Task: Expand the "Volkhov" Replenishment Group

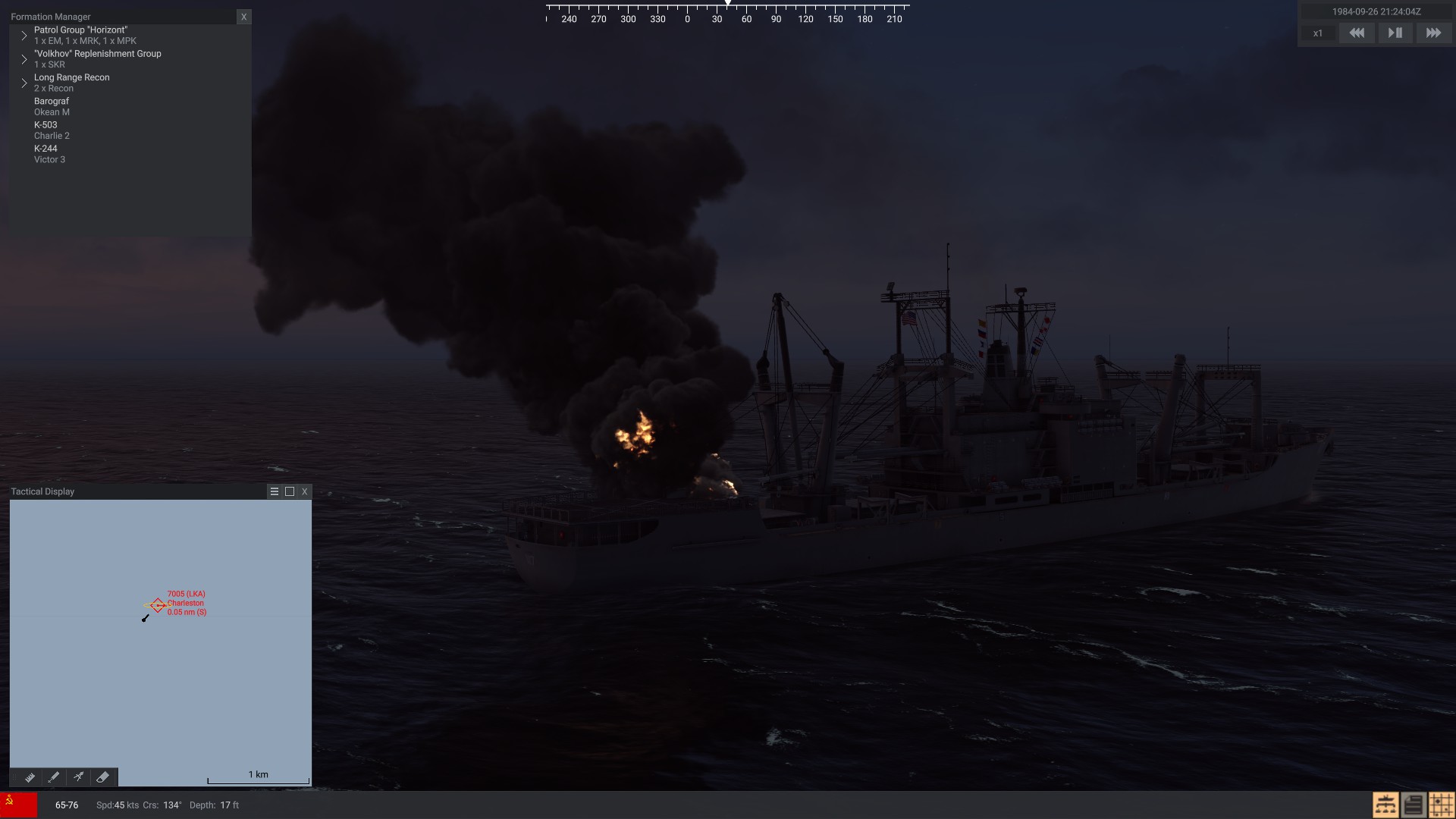Action: 24,59
